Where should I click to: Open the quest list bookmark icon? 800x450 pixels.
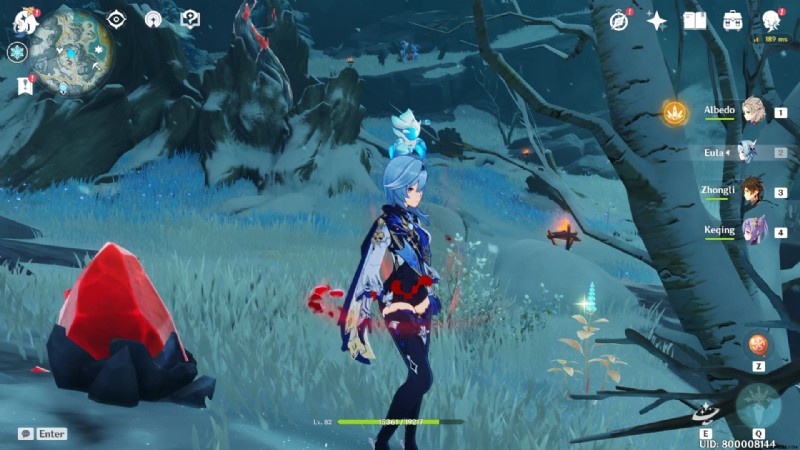[24, 86]
